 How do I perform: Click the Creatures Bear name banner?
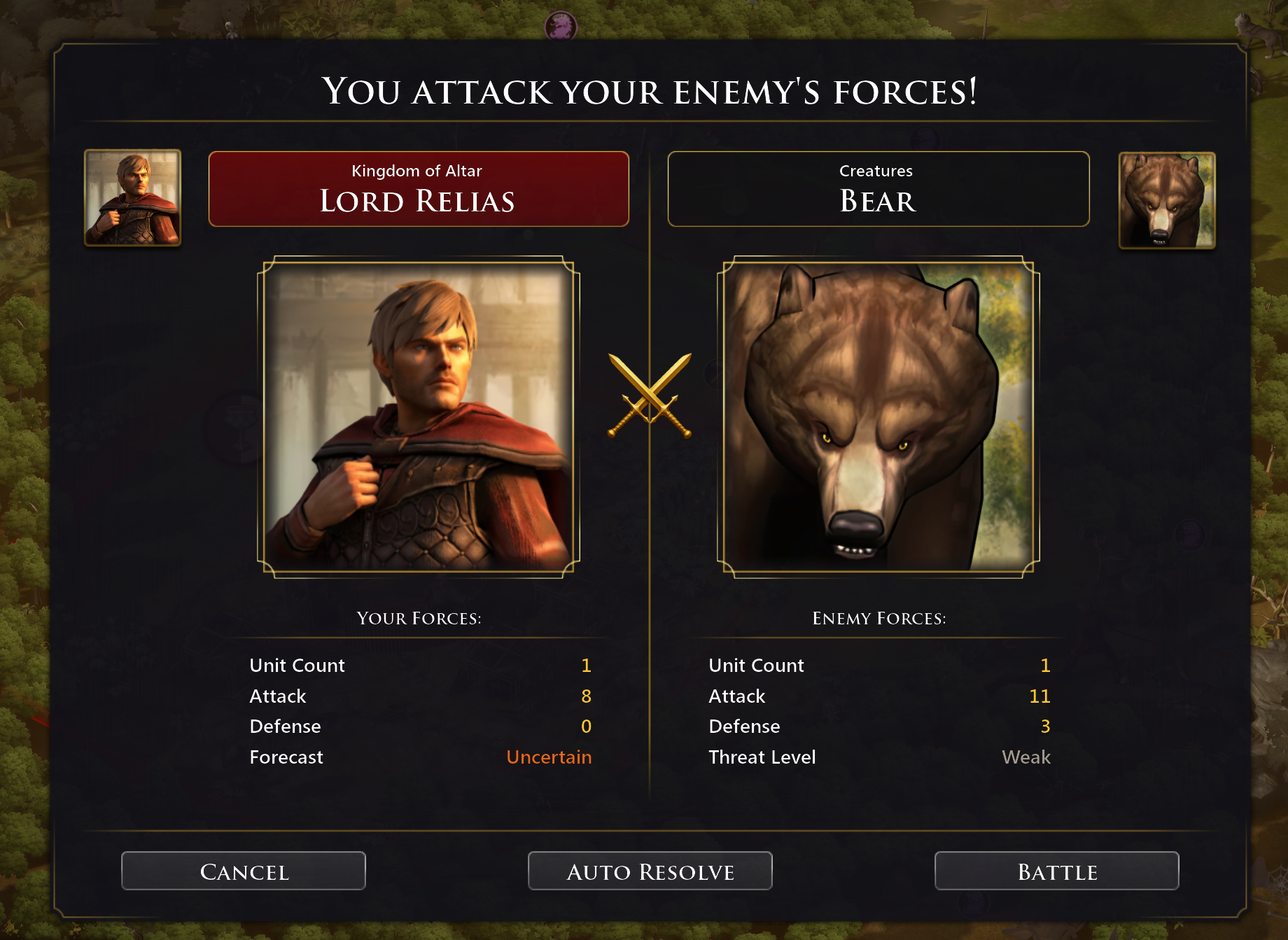tap(878, 189)
